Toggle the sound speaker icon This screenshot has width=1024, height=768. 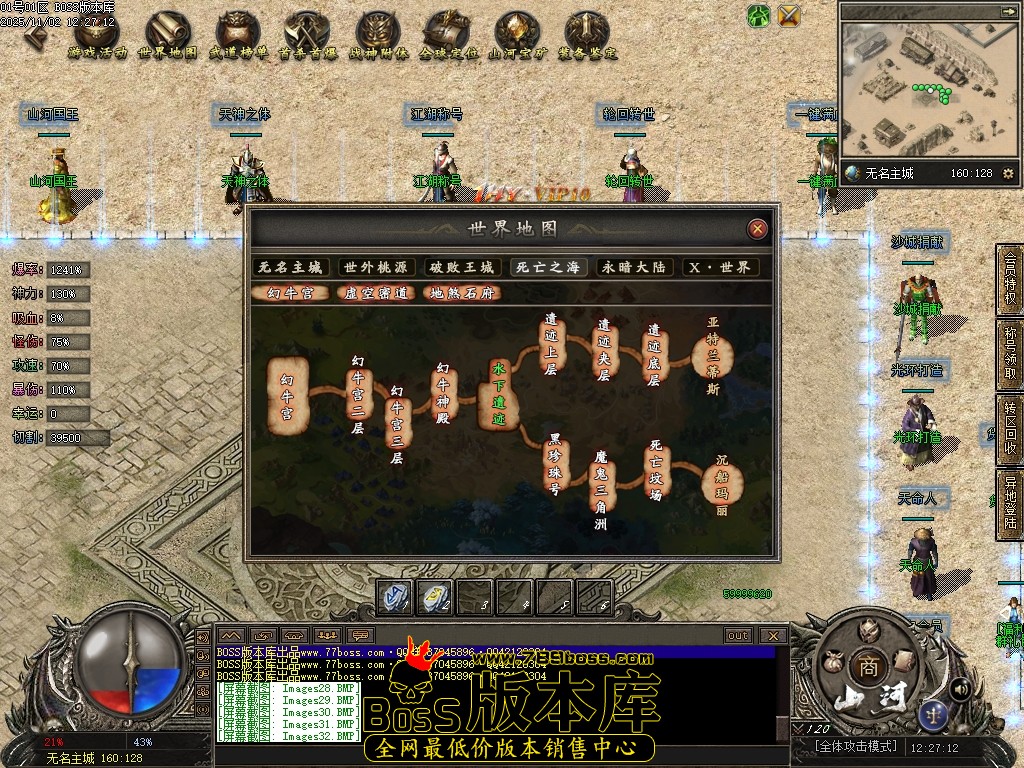pos(959,688)
